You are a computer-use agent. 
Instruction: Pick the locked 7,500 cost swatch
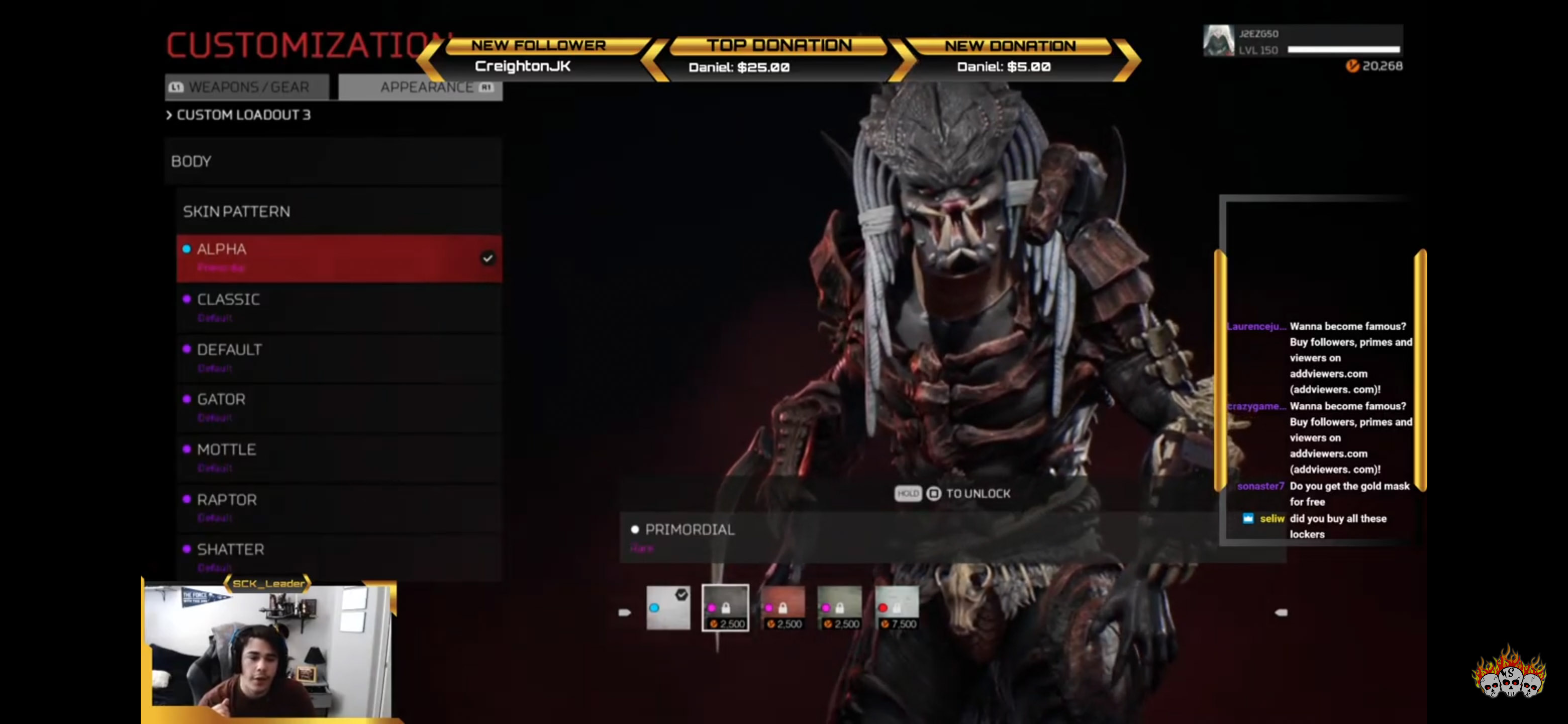[897, 608]
